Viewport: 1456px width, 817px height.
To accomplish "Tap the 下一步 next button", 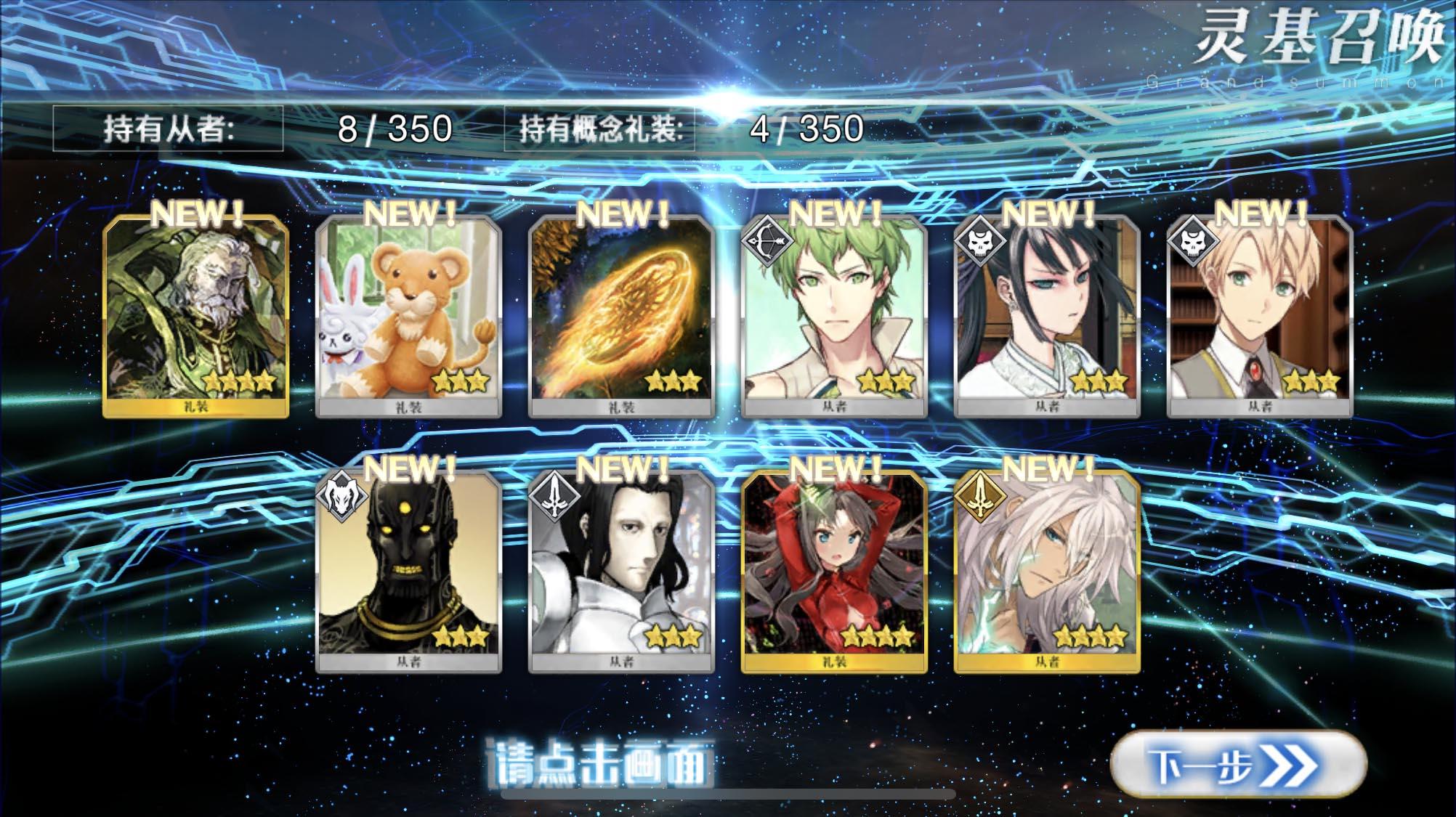I will (x=1237, y=765).
